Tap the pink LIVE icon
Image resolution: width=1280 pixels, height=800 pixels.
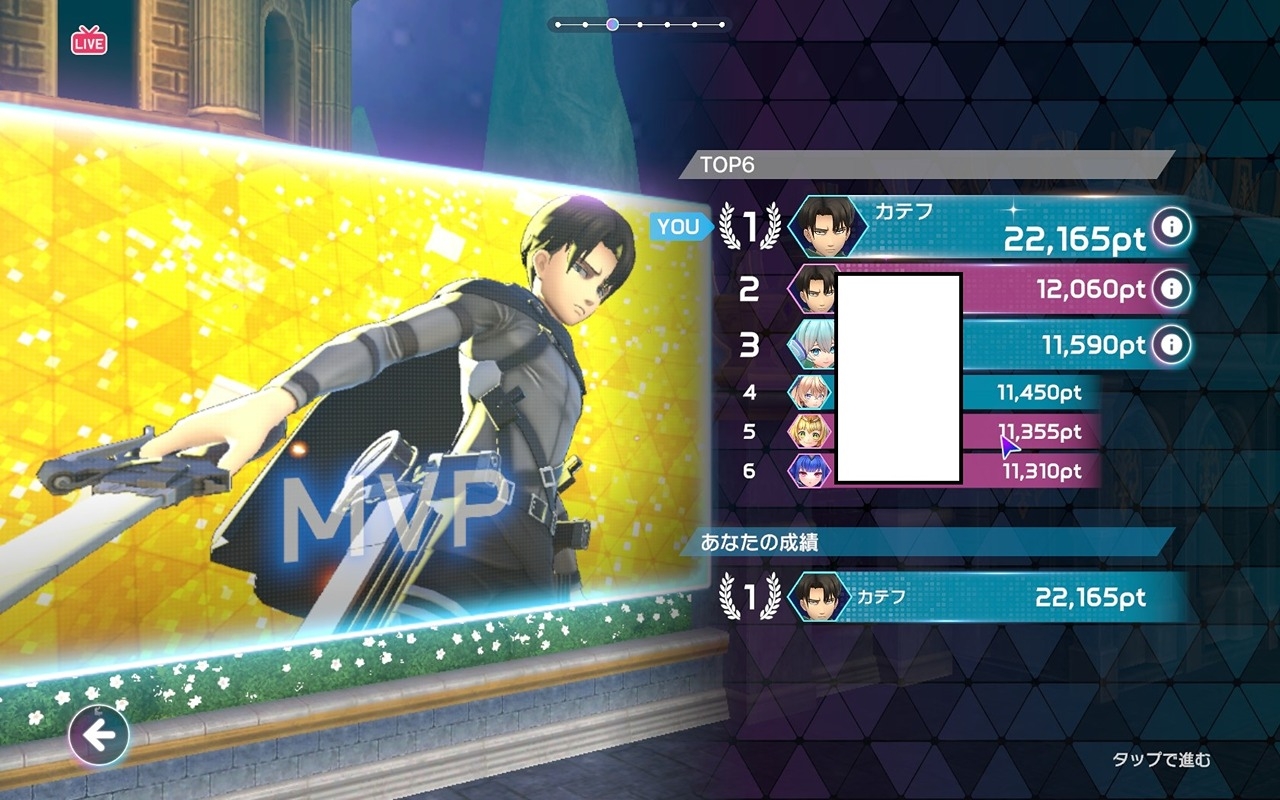(89, 41)
